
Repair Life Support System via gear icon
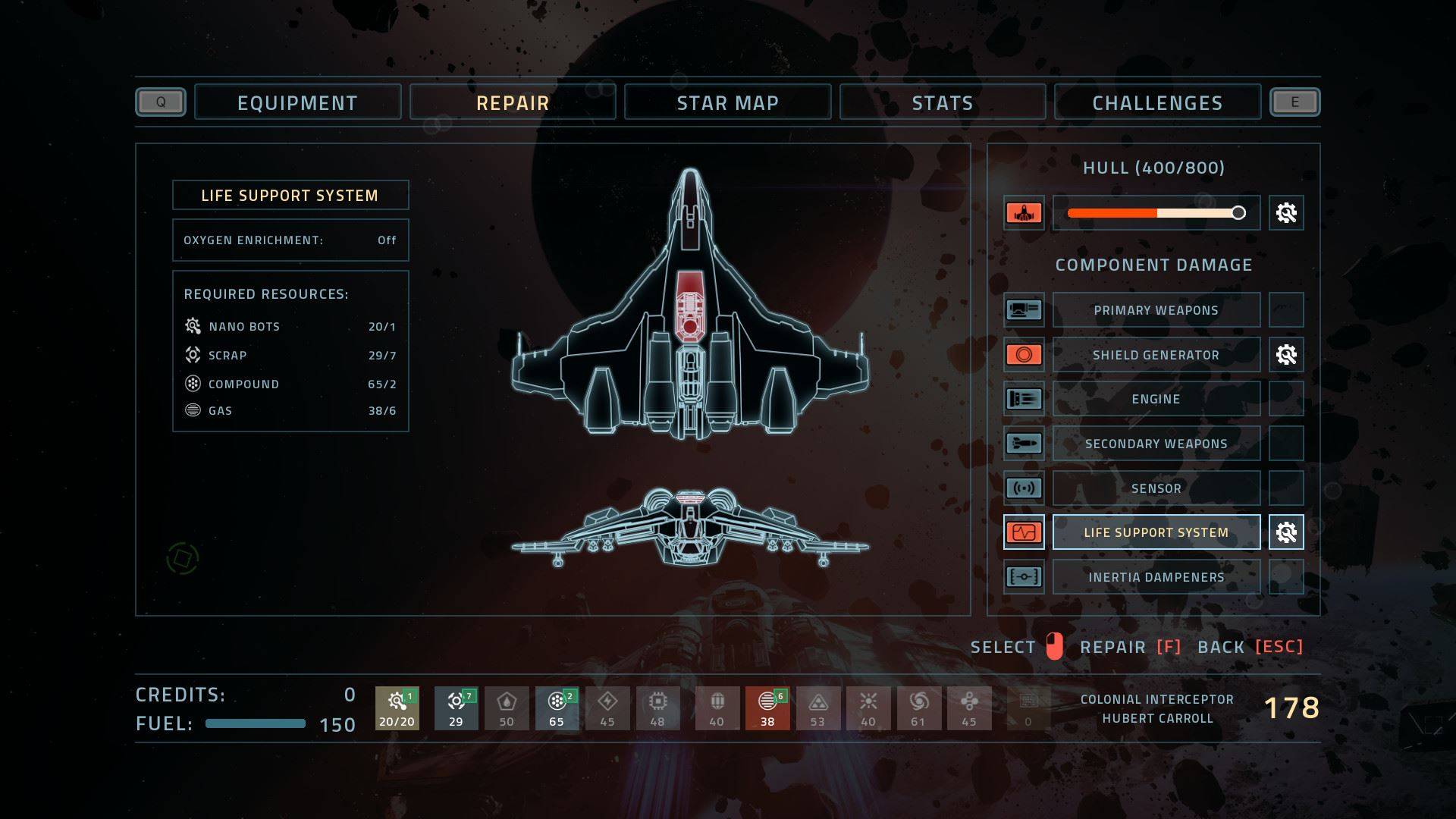click(1286, 532)
